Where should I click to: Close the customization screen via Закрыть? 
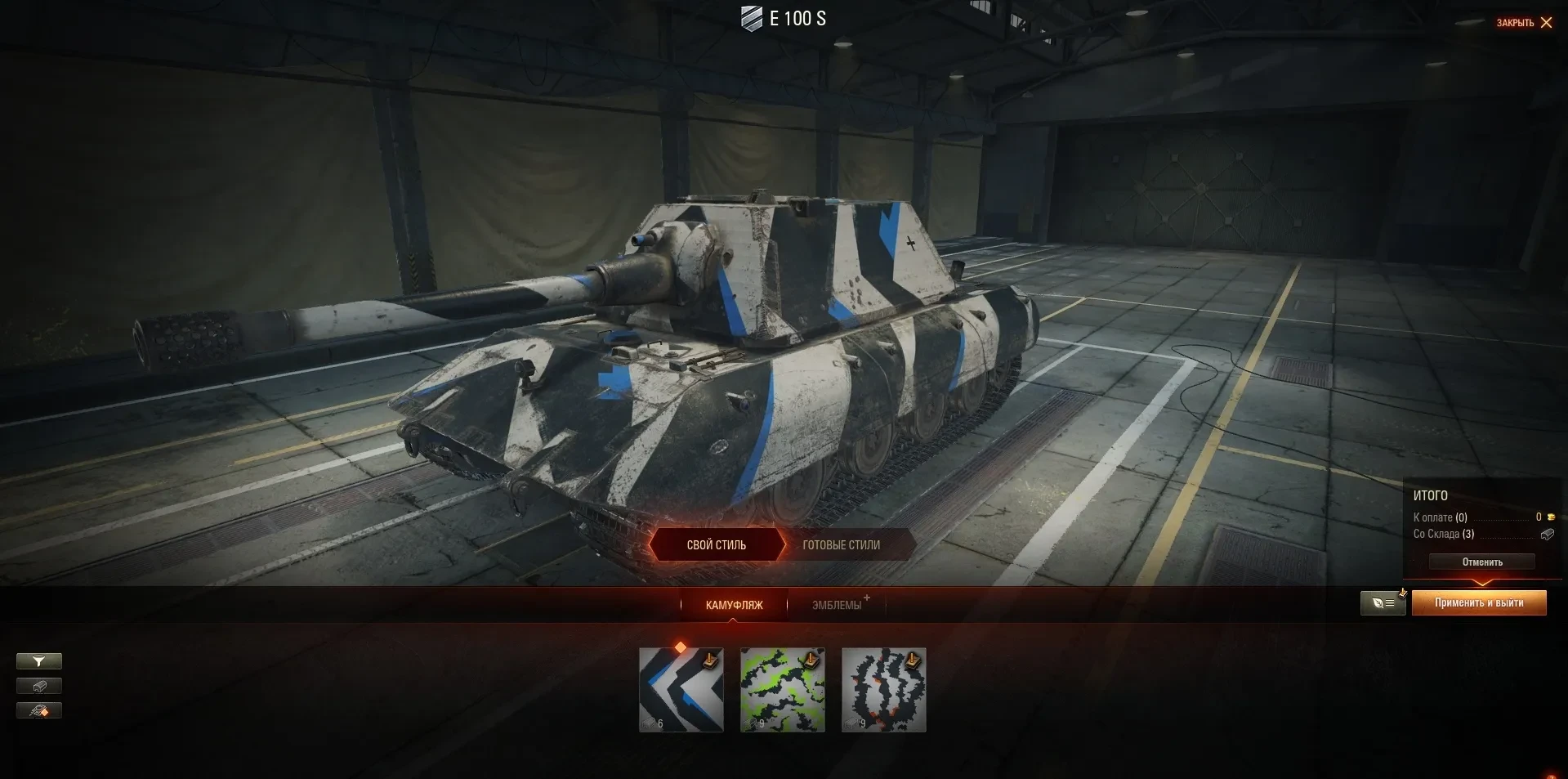coord(1524,23)
